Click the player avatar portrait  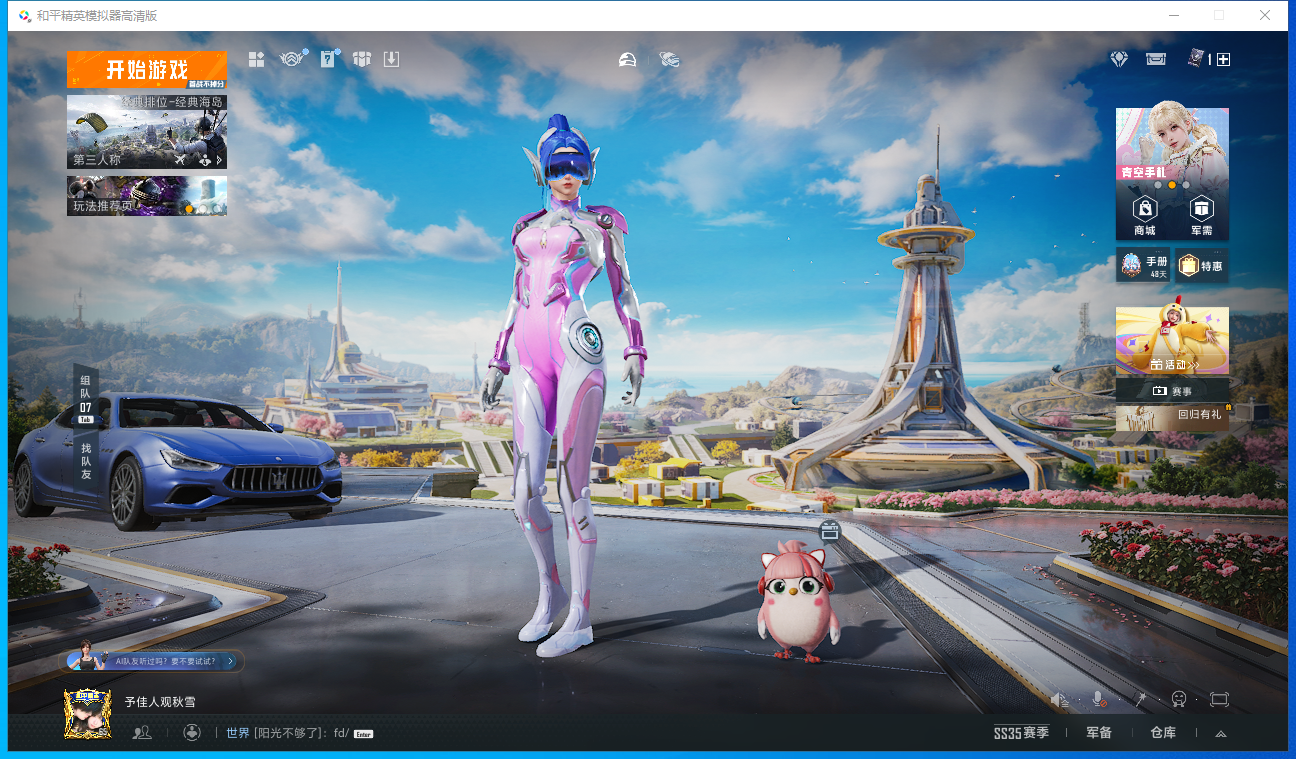pos(88,714)
